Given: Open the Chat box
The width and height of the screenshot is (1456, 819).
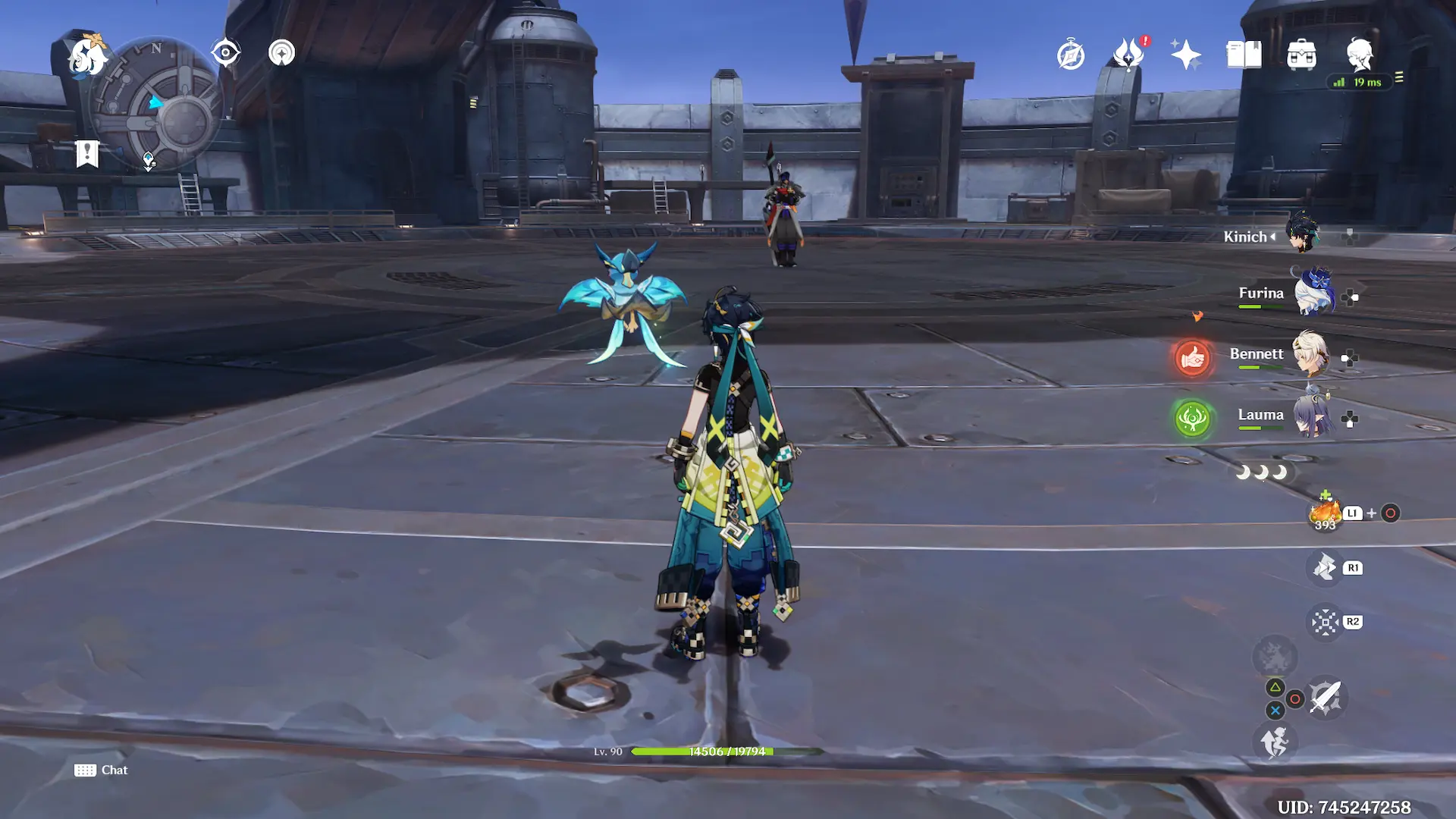Looking at the screenshot, I should point(102,770).
